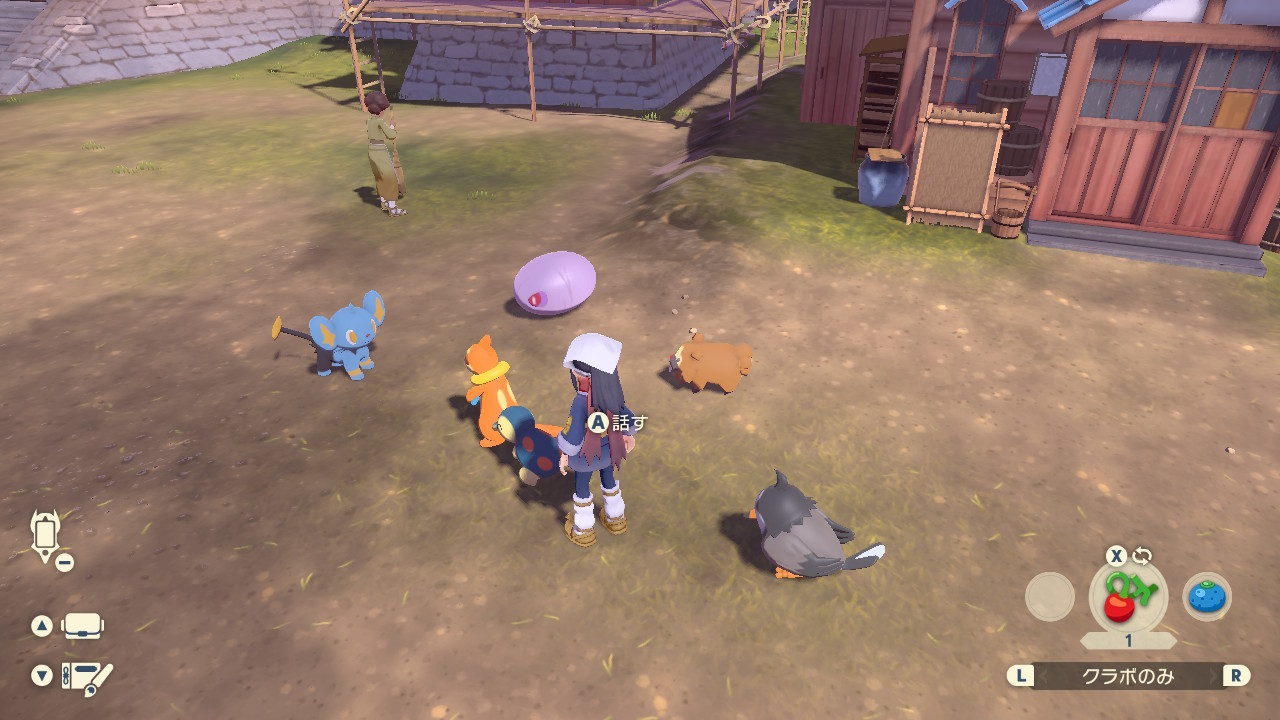Click the Arc Phone map icon
Image resolution: width=1280 pixels, height=720 pixels.
(x=46, y=535)
